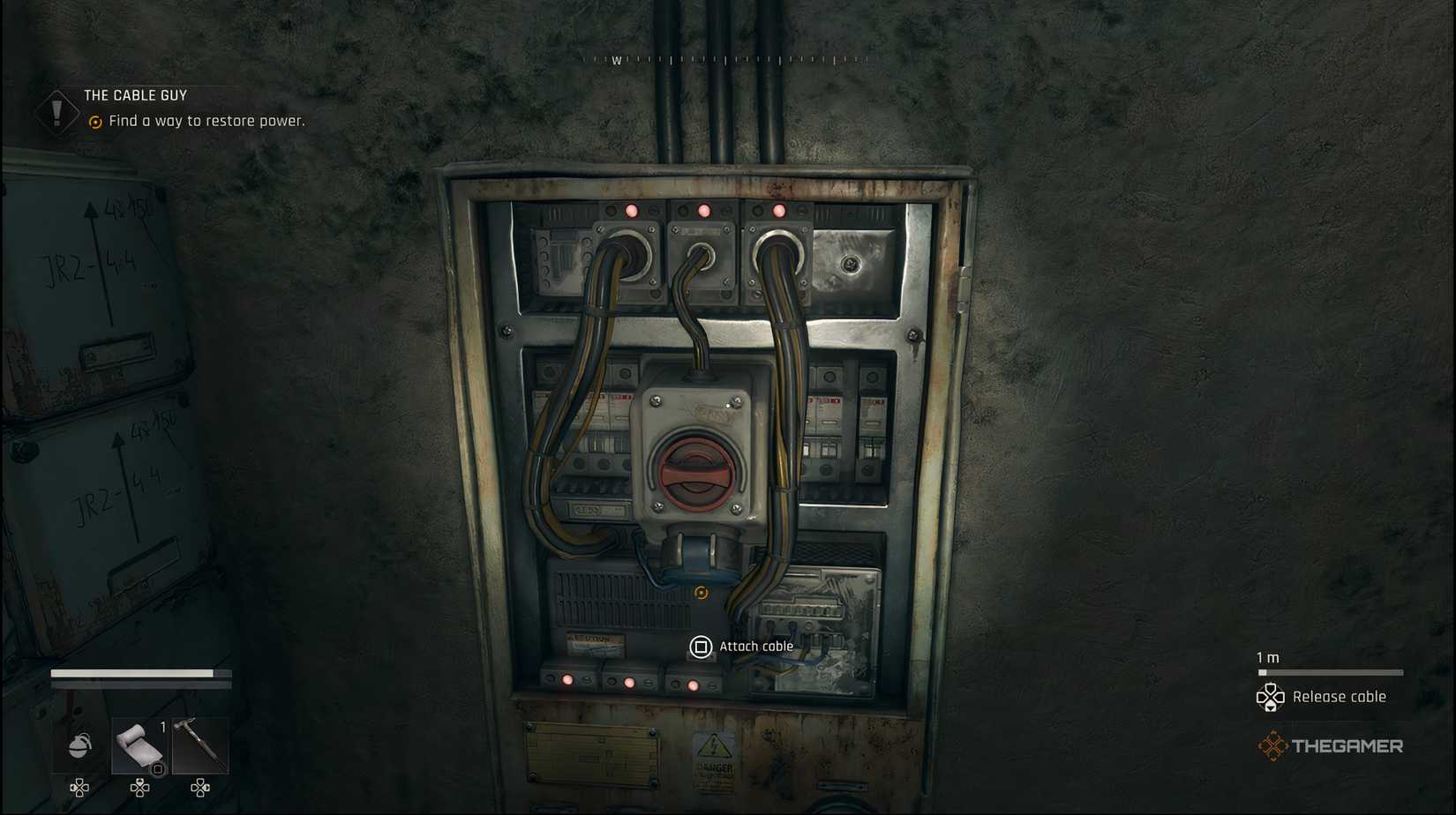Click the objective tracker circle icon
This screenshot has height=815, width=1456.
pos(94,122)
